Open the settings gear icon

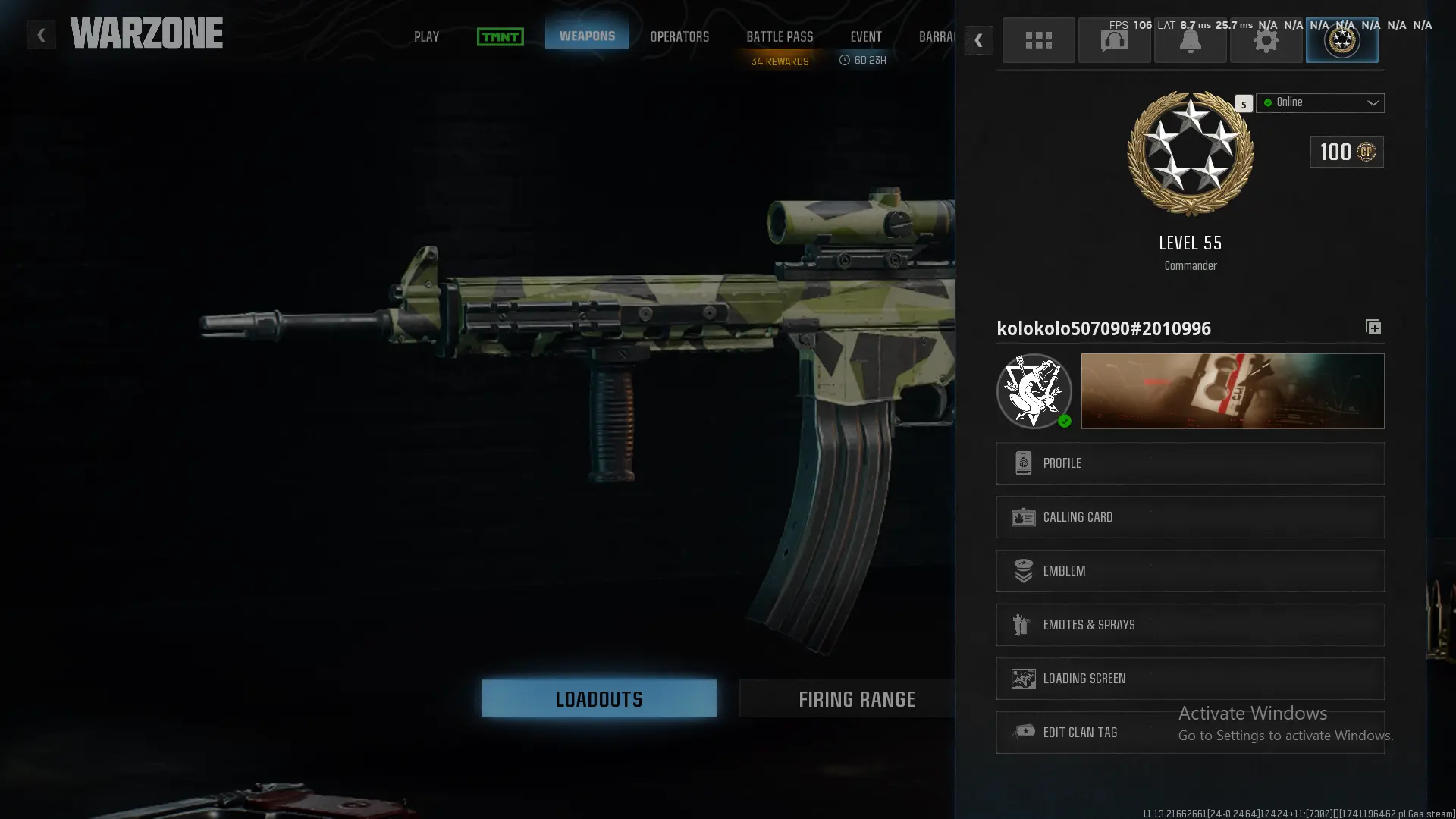tap(1266, 40)
